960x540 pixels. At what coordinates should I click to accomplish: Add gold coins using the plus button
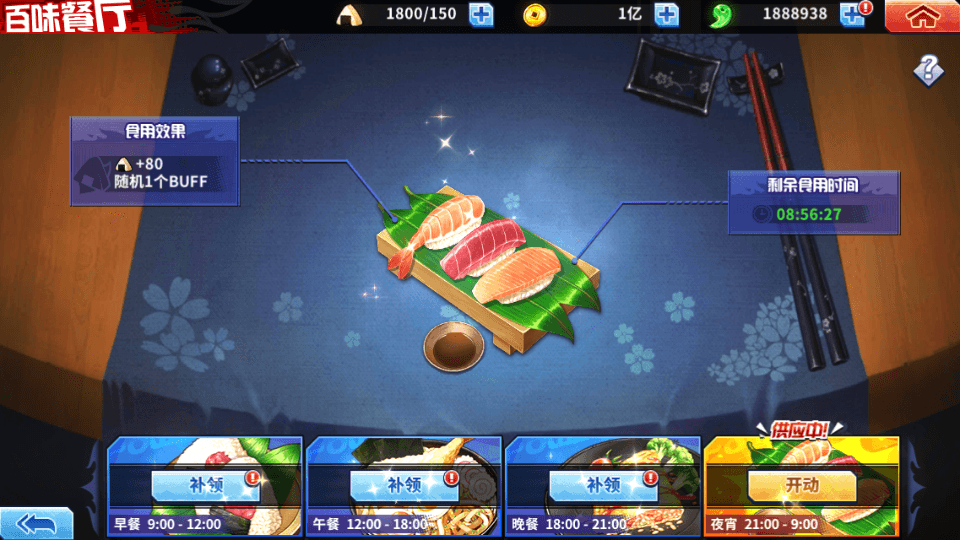666,15
